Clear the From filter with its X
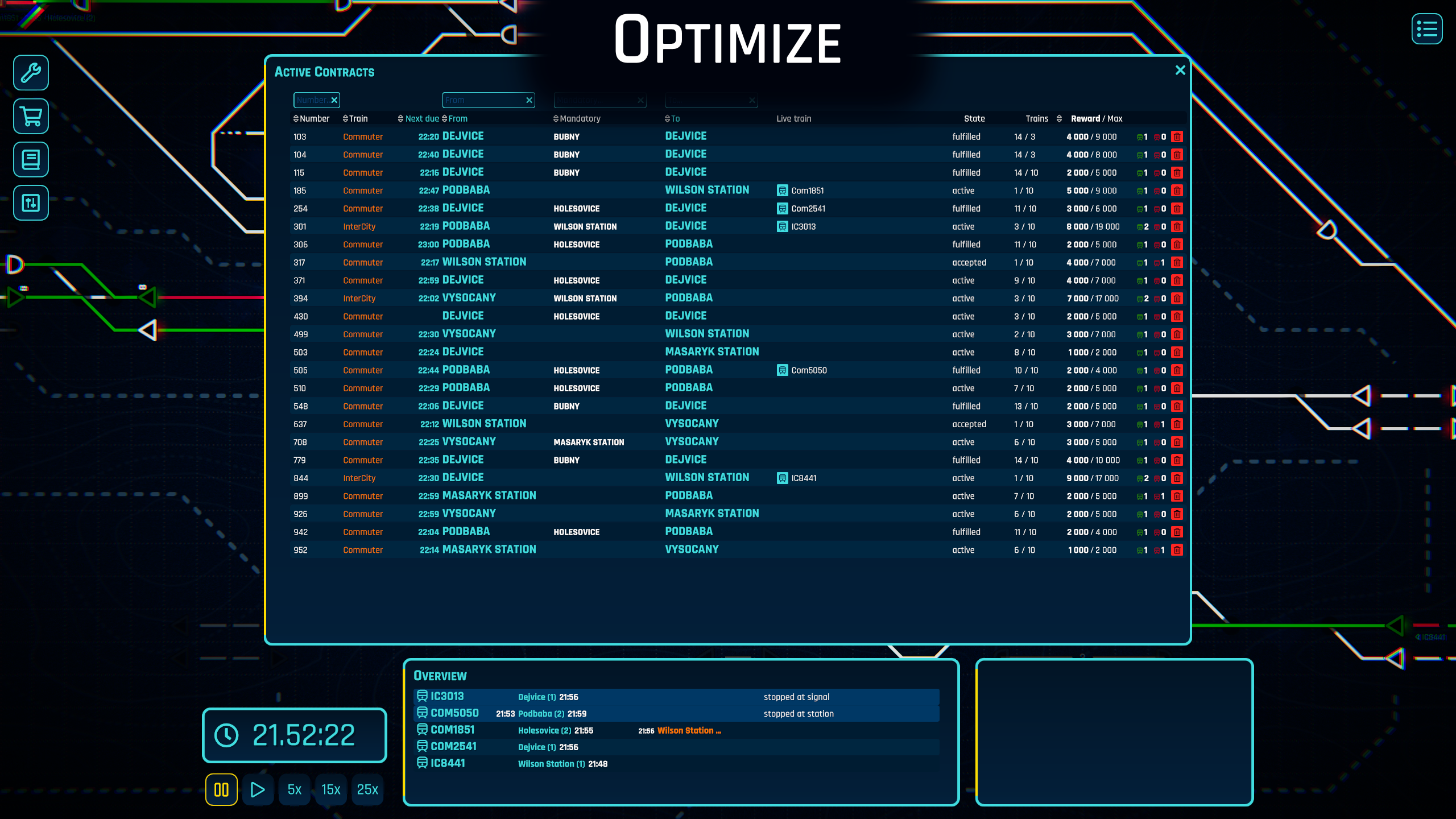Screen dimensions: 1456x819 pos(528,100)
